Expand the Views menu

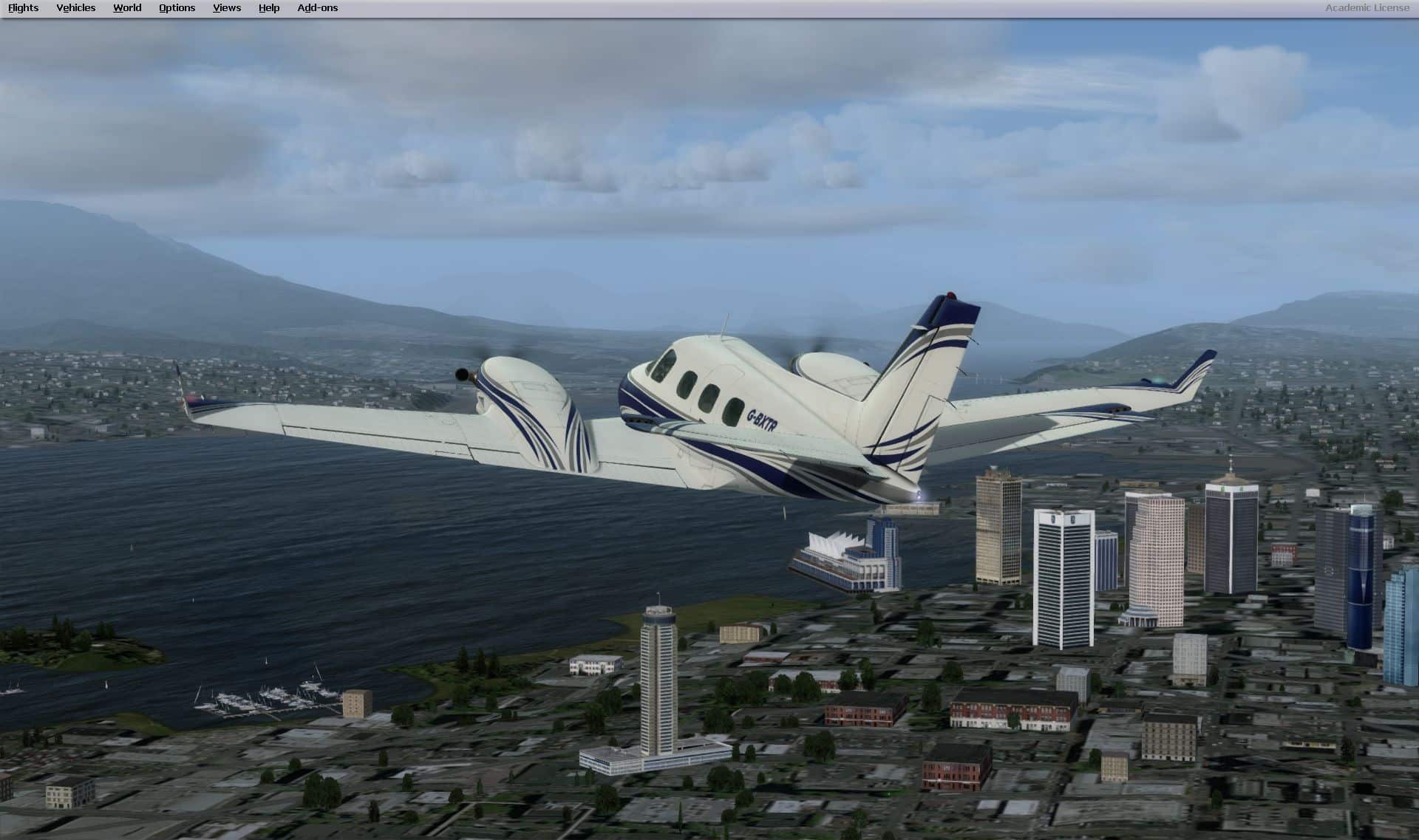click(226, 8)
